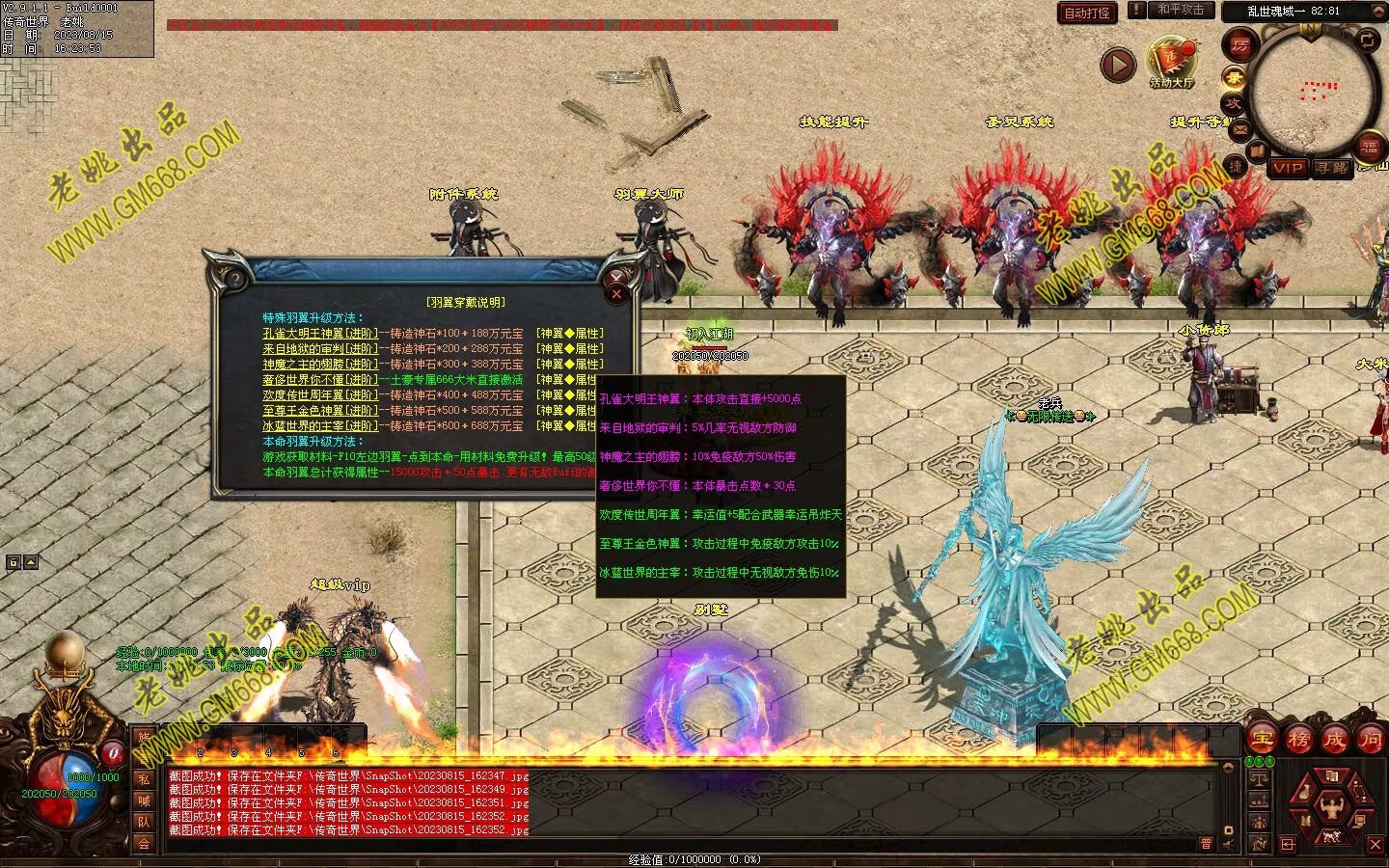Viewport: 1389px width, 868px height.
Task: Open the 宝 treasure shop button
Action: [x=1261, y=740]
